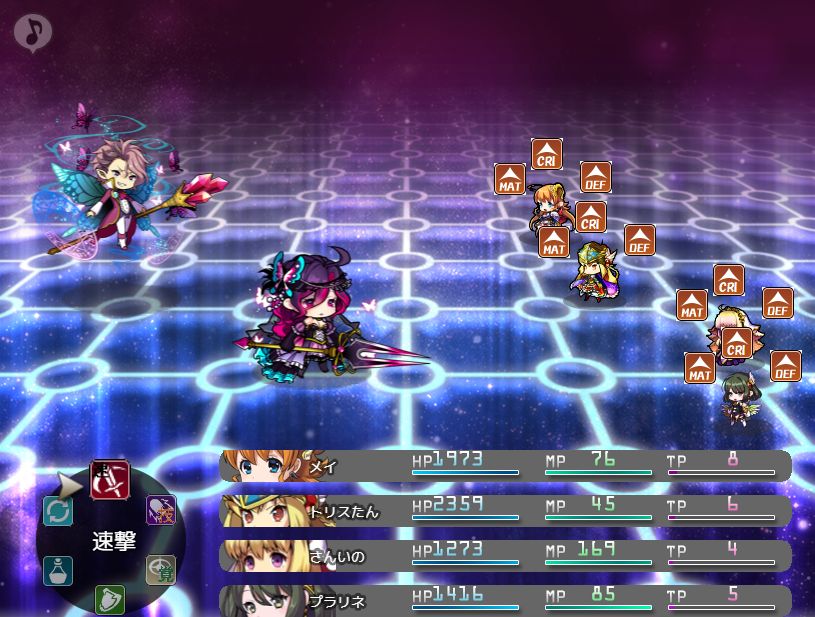Image resolution: width=815 pixels, height=617 pixels.
Task: Select メイ's party status row
Action: click(x=505, y=466)
